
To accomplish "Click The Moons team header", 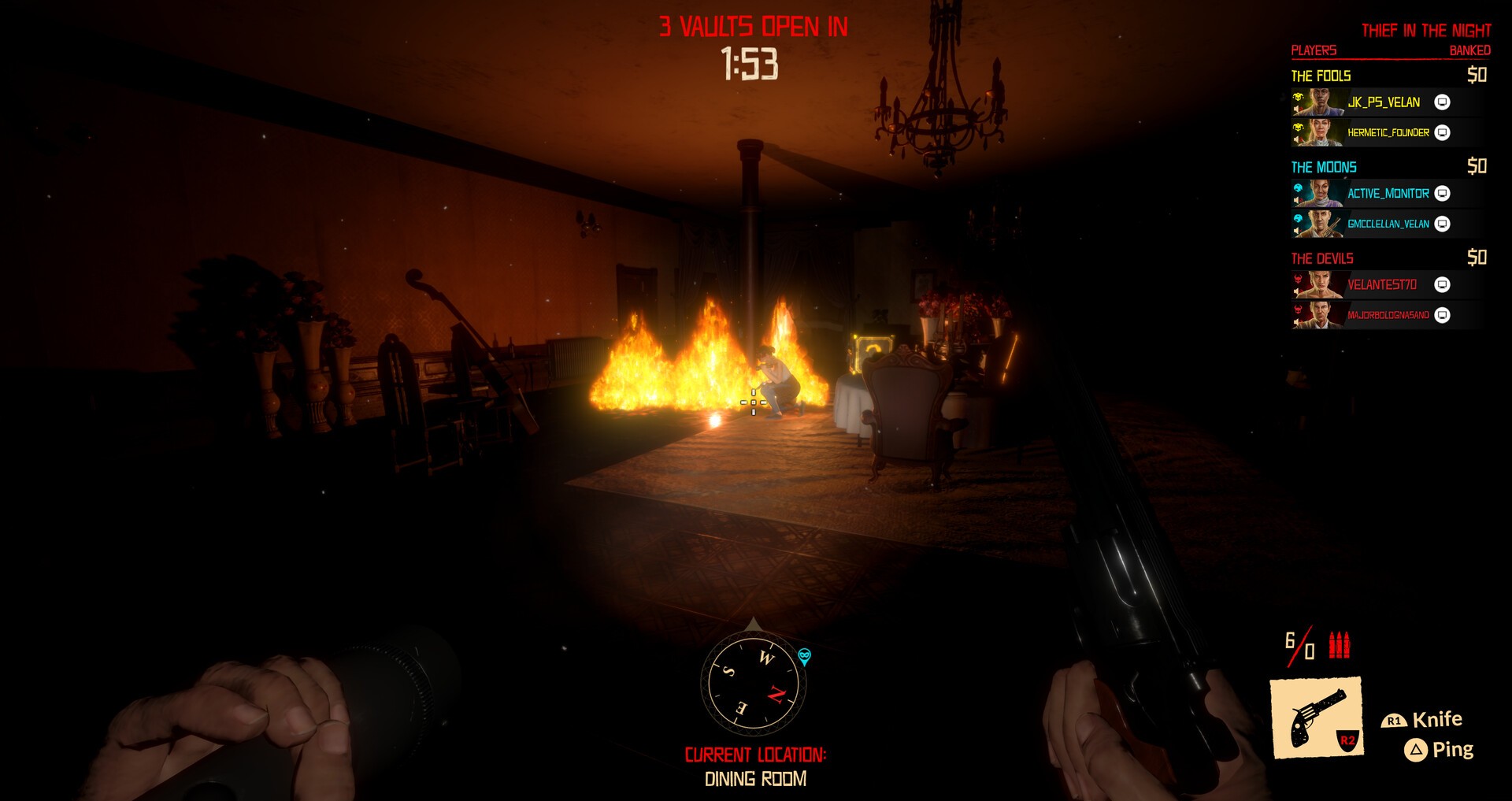I will point(1323,168).
